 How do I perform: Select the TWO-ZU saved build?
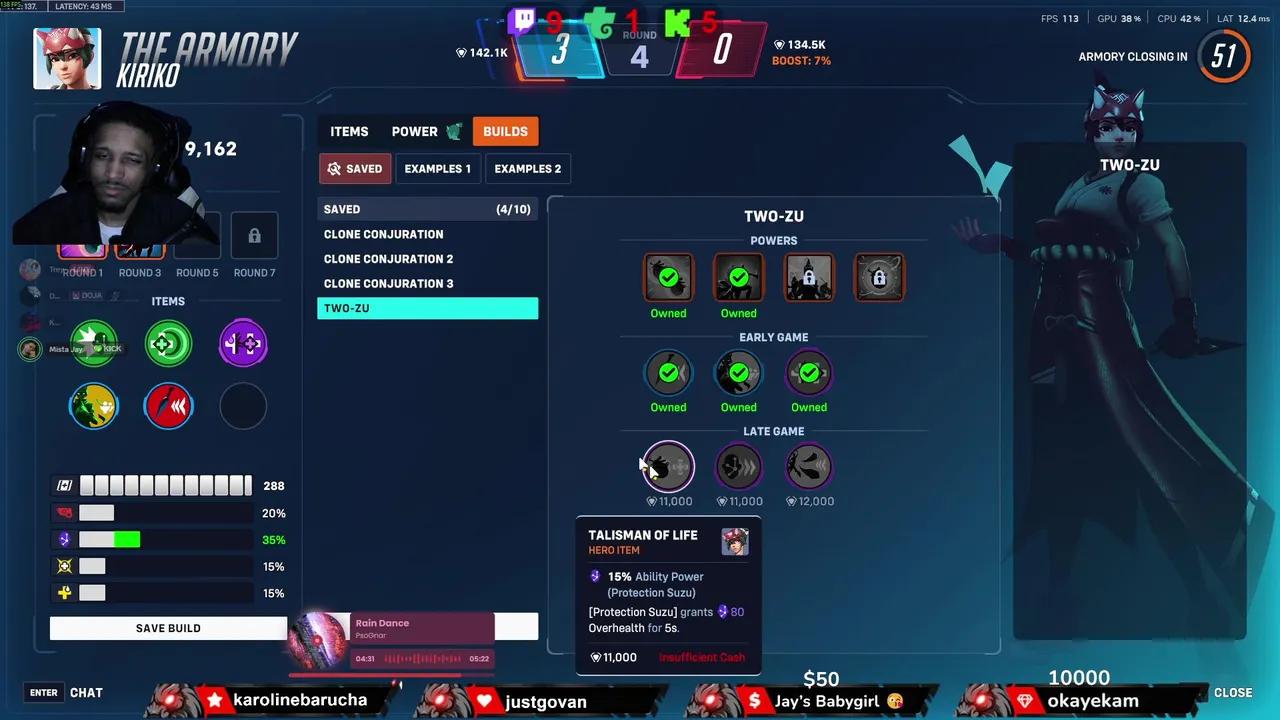(427, 308)
